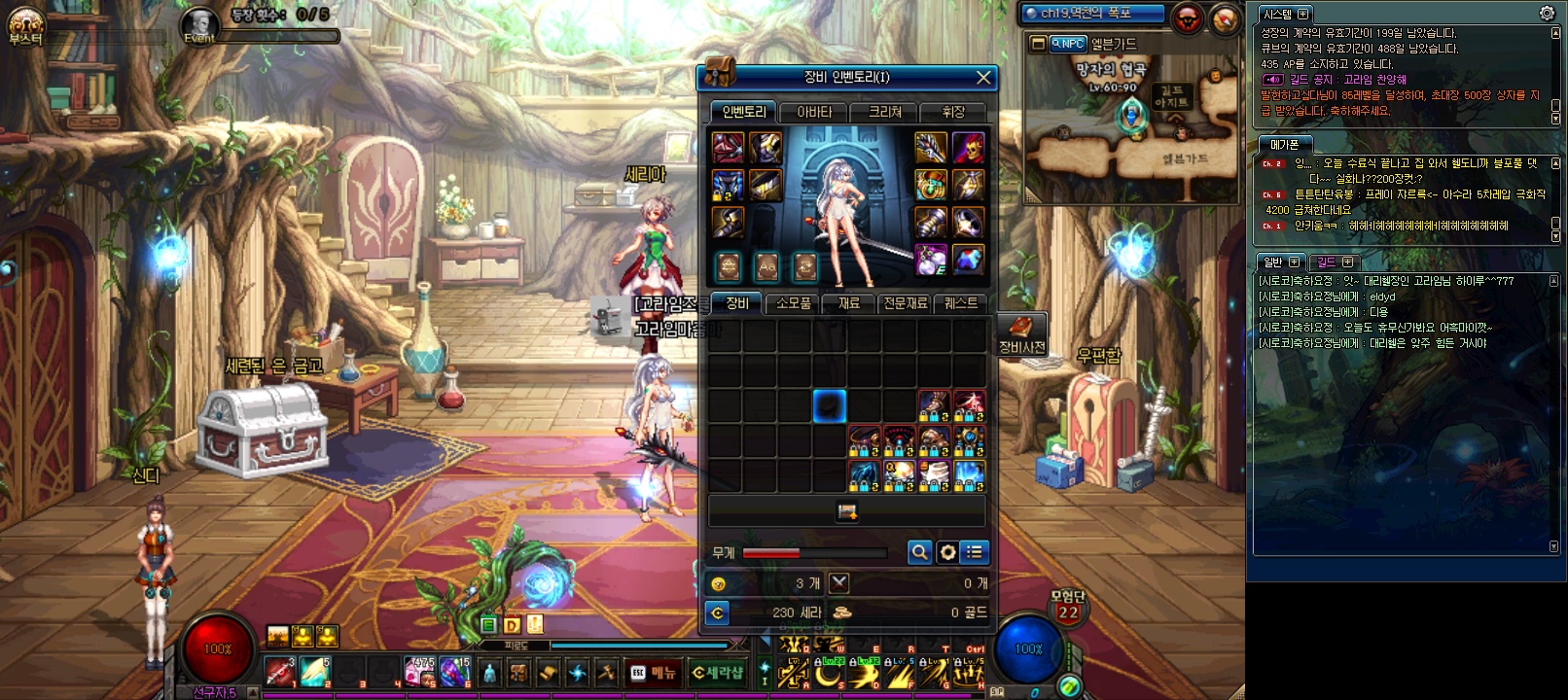Open chat settings with the gear icon
Image resolution: width=1568 pixels, height=700 pixels.
[1547, 14]
